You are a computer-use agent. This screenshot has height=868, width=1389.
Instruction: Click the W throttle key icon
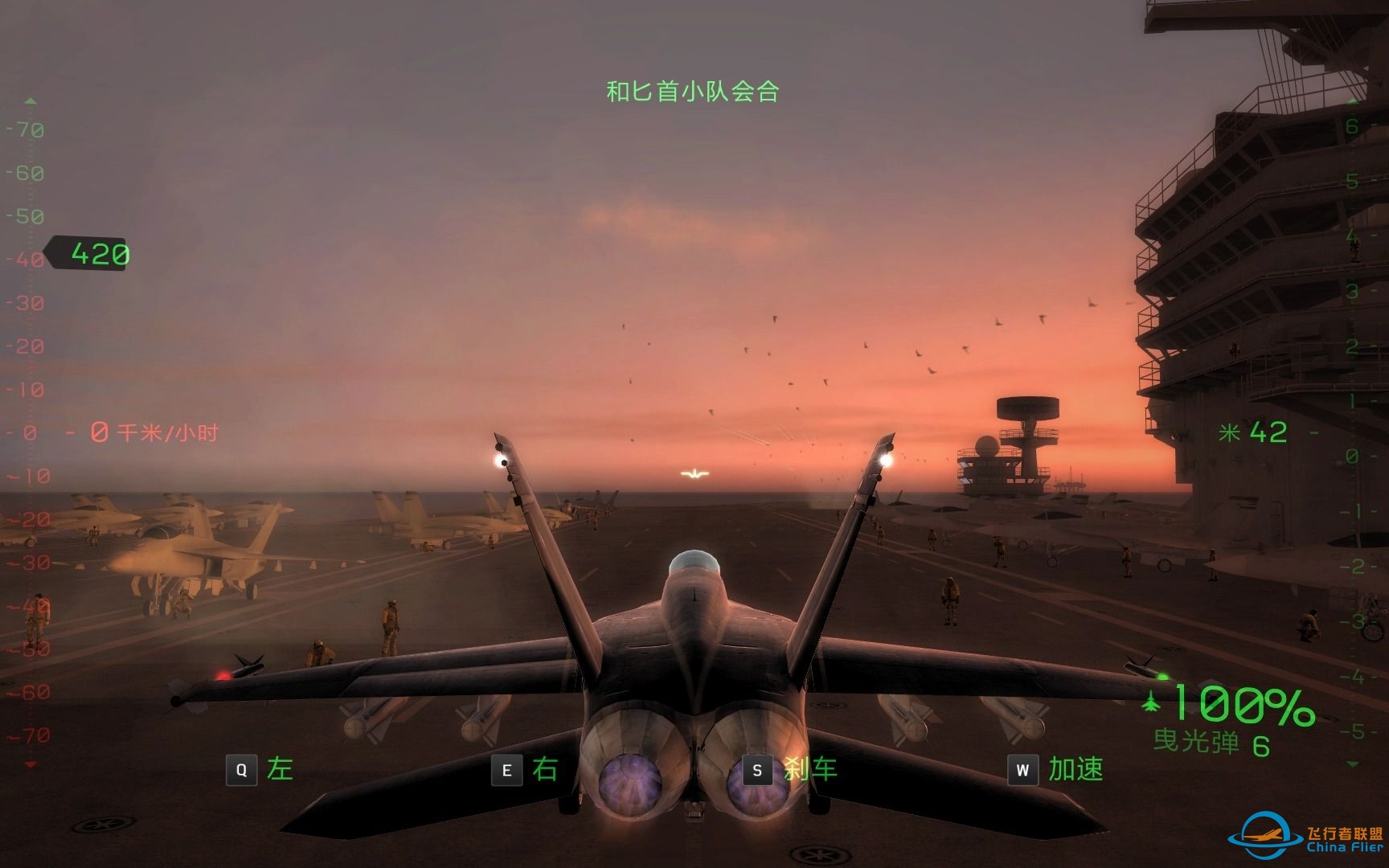tap(1022, 769)
